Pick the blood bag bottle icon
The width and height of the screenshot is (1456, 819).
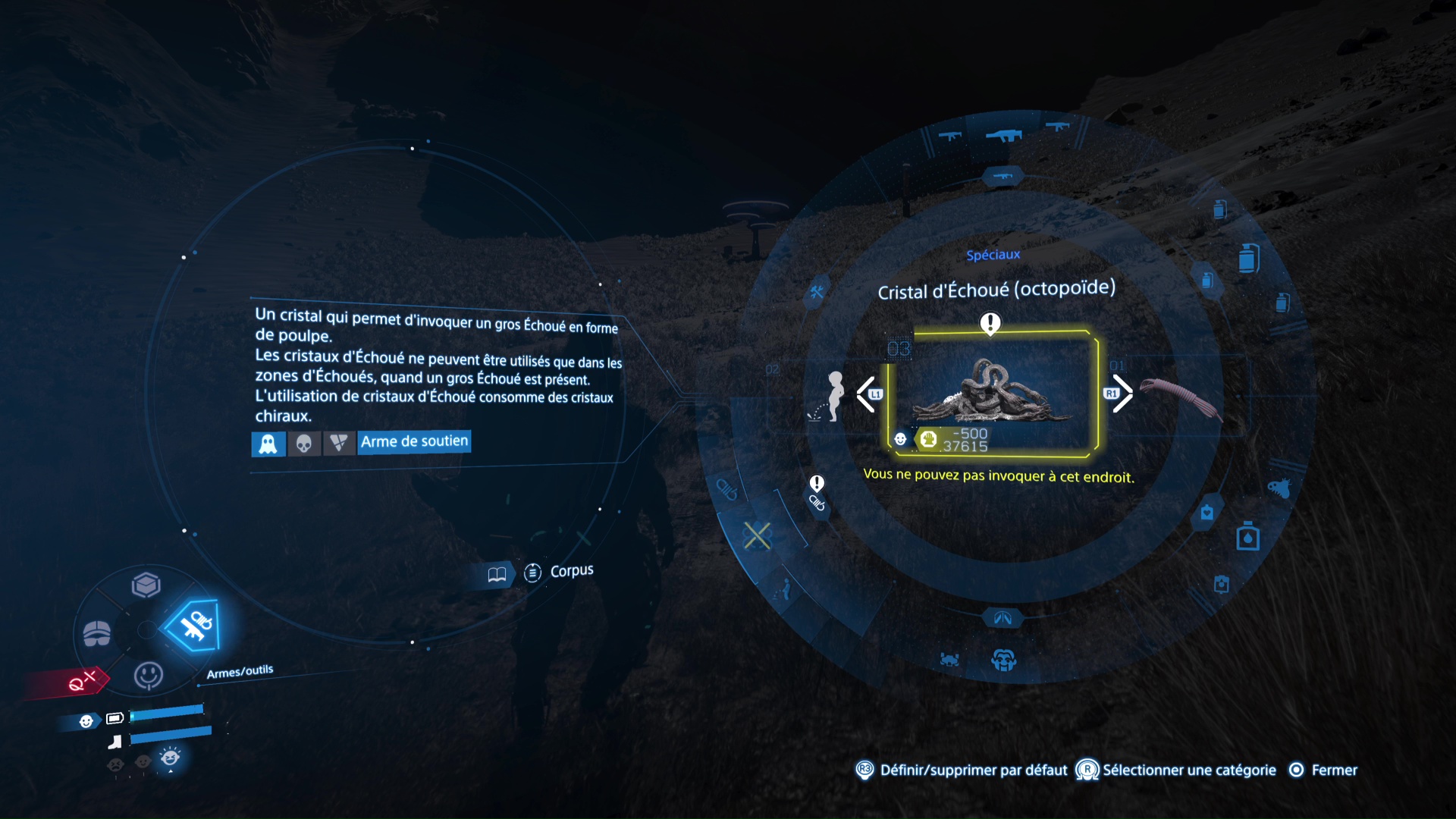pyautogui.click(x=1247, y=536)
